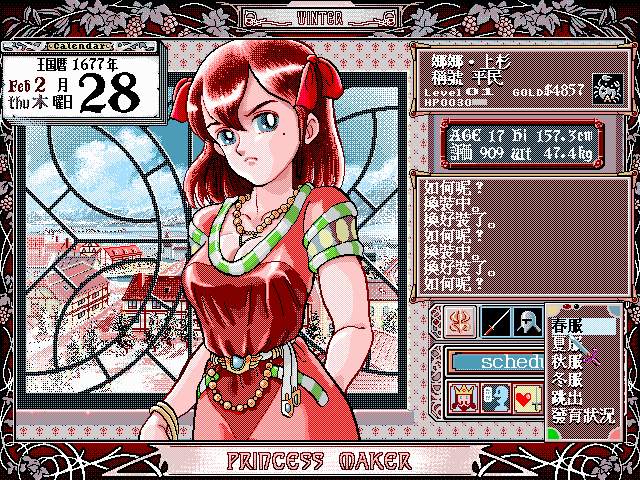This screenshot has height=480, width=640.
Task: Show 發育狀況 growth status
Action: point(582,414)
